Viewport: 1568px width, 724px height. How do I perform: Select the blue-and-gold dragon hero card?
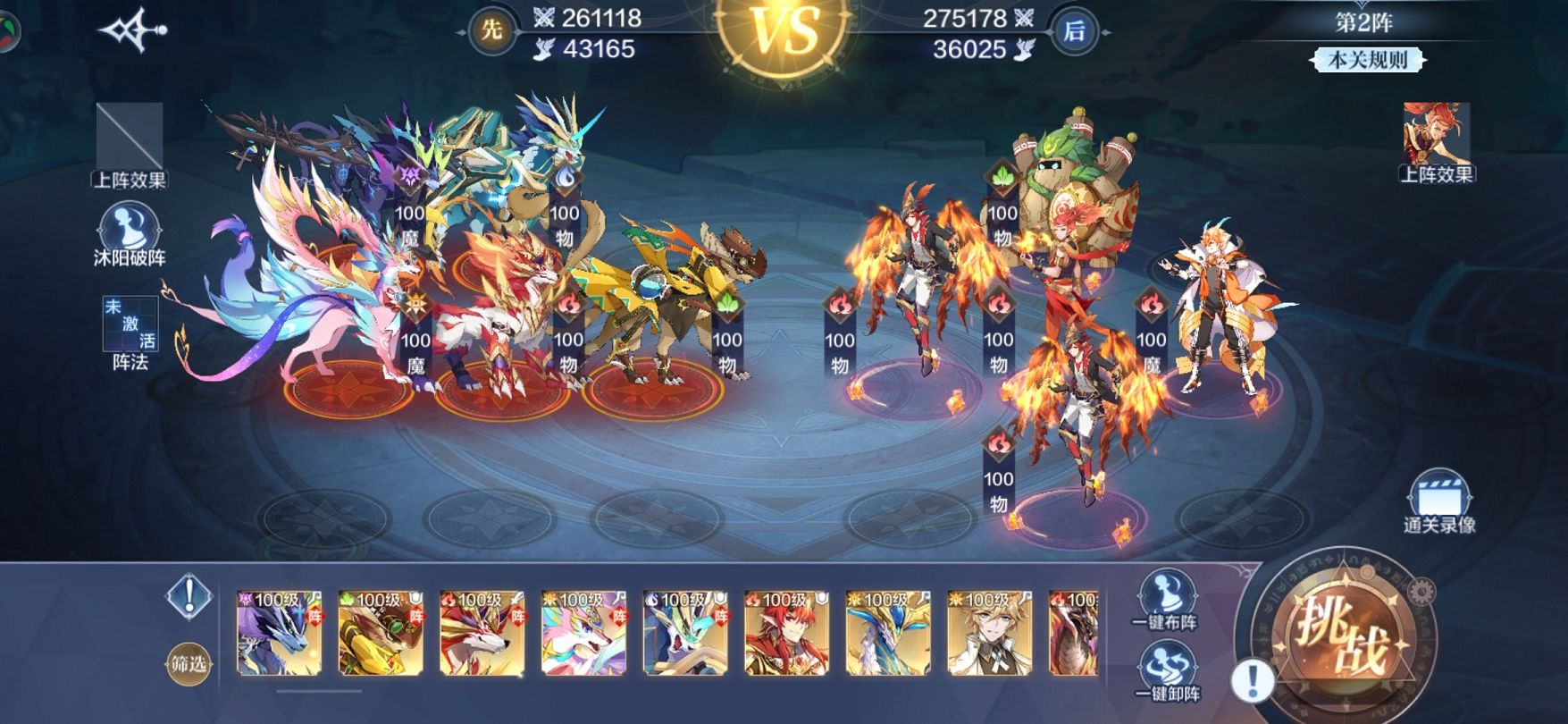coord(888,633)
